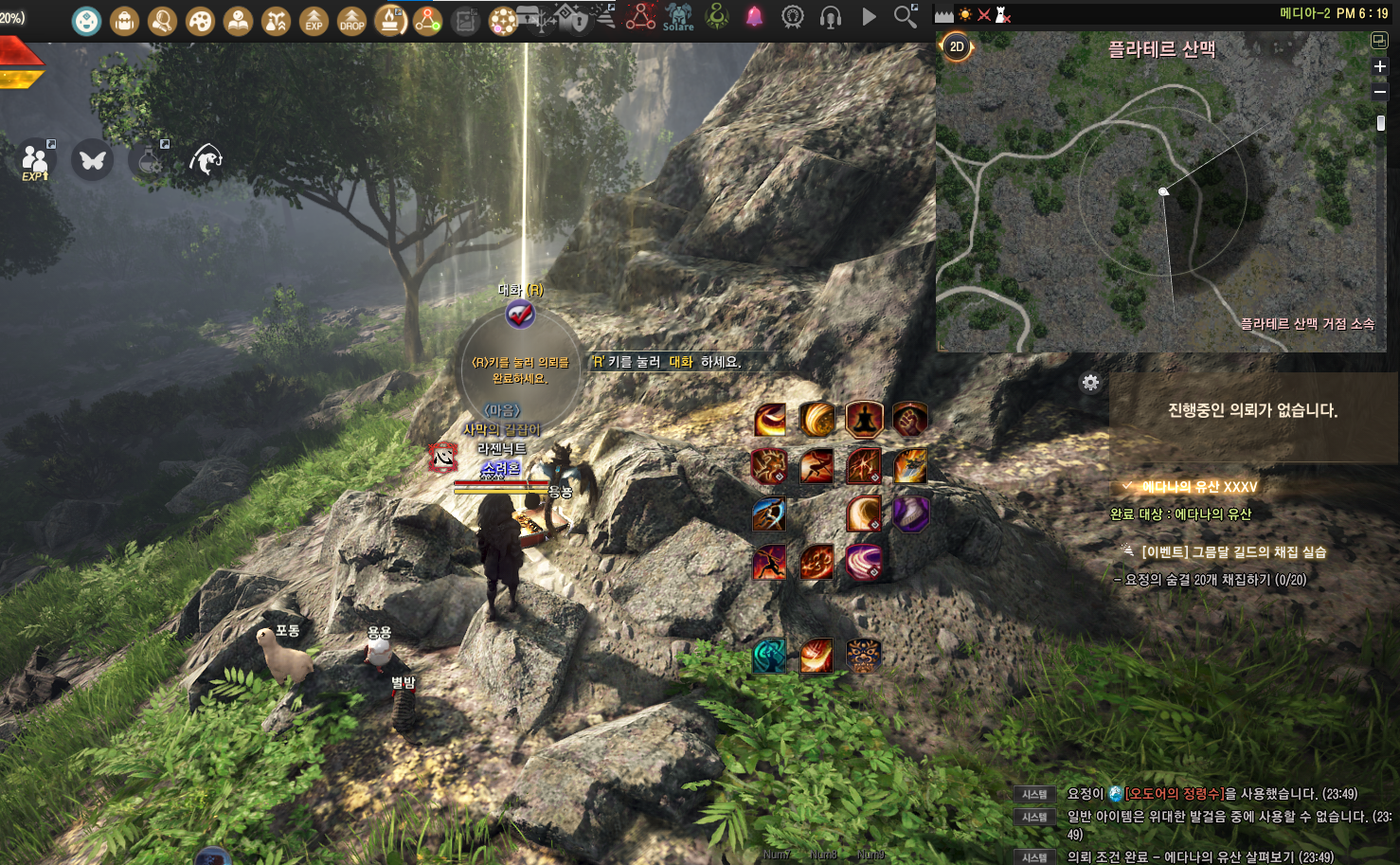The image size is (1400, 865).
Task: Zoom out the minimap with minus button
Action: (1380, 92)
